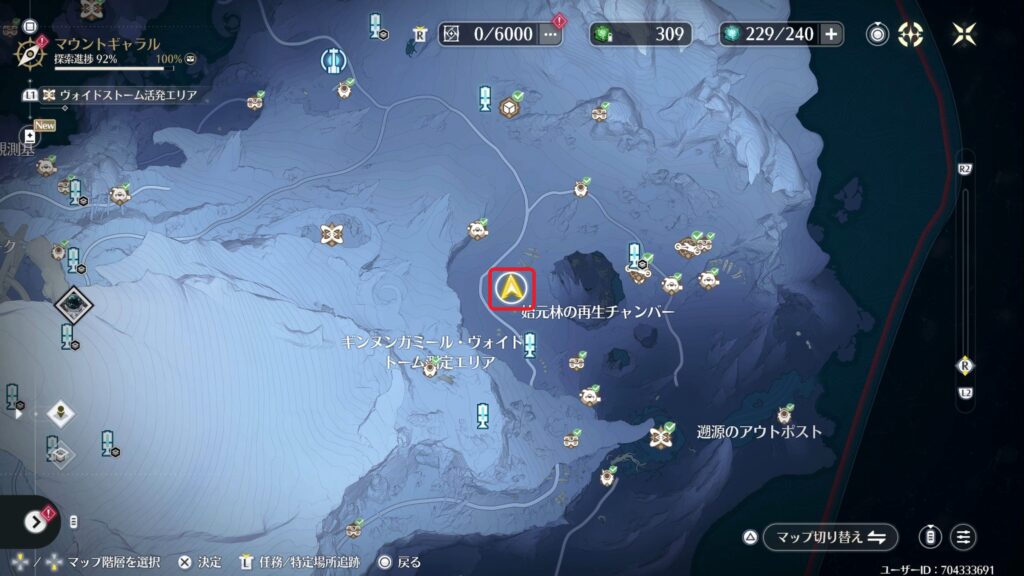Click the cube chest marker near top
1024x576 pixels.
[x=509, y=107]
